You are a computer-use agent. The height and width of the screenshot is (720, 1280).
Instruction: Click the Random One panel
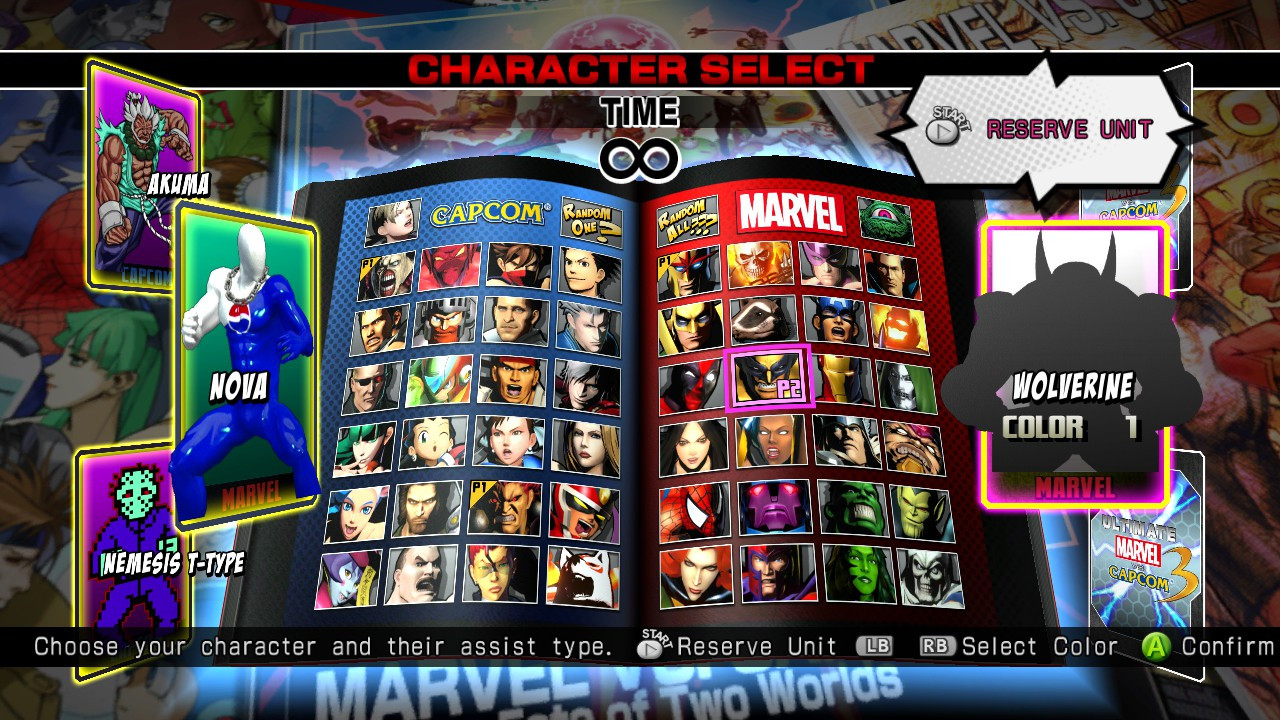click(590, 220)
